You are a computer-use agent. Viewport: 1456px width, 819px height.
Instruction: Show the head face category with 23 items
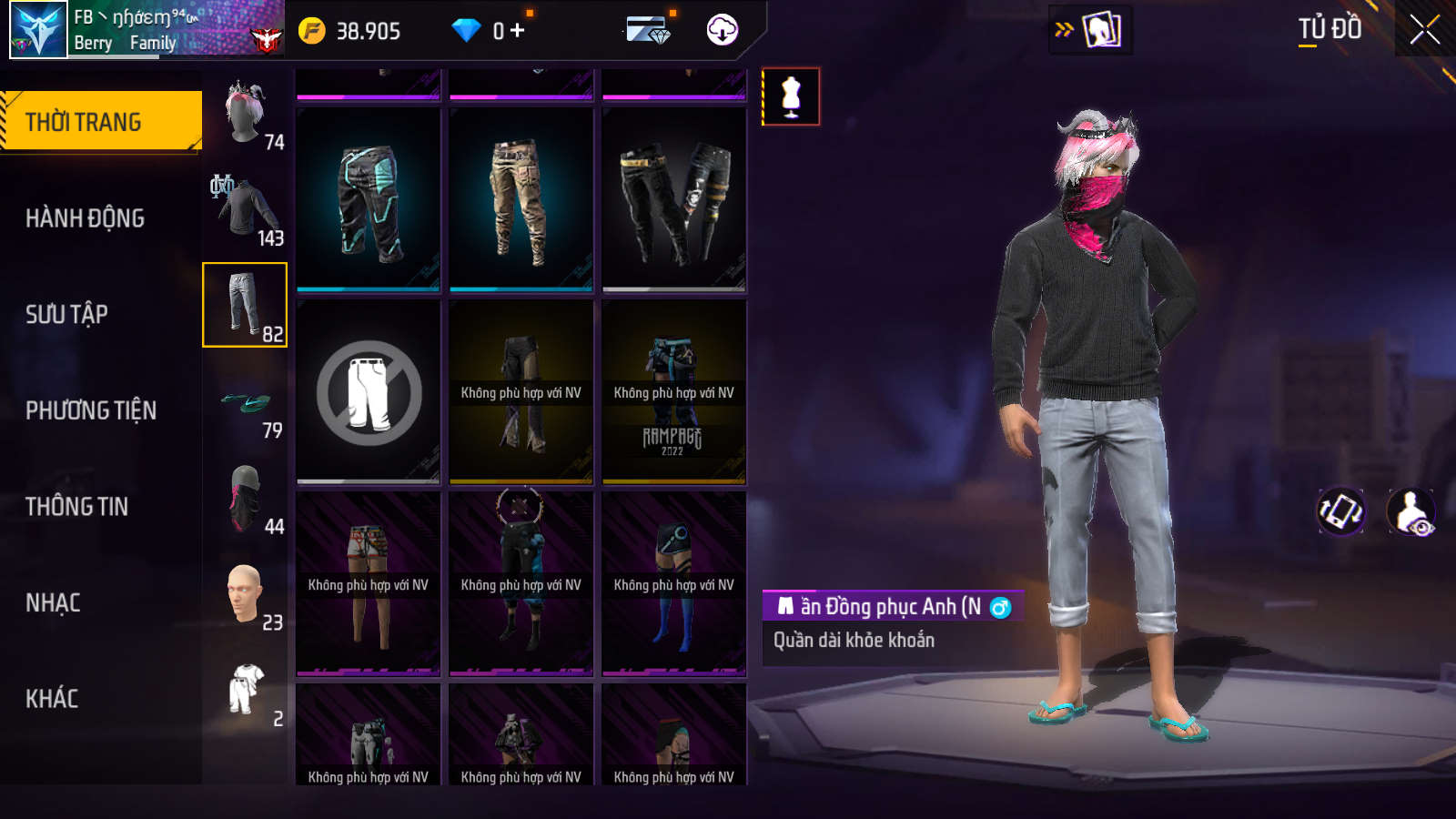point(246,594)
